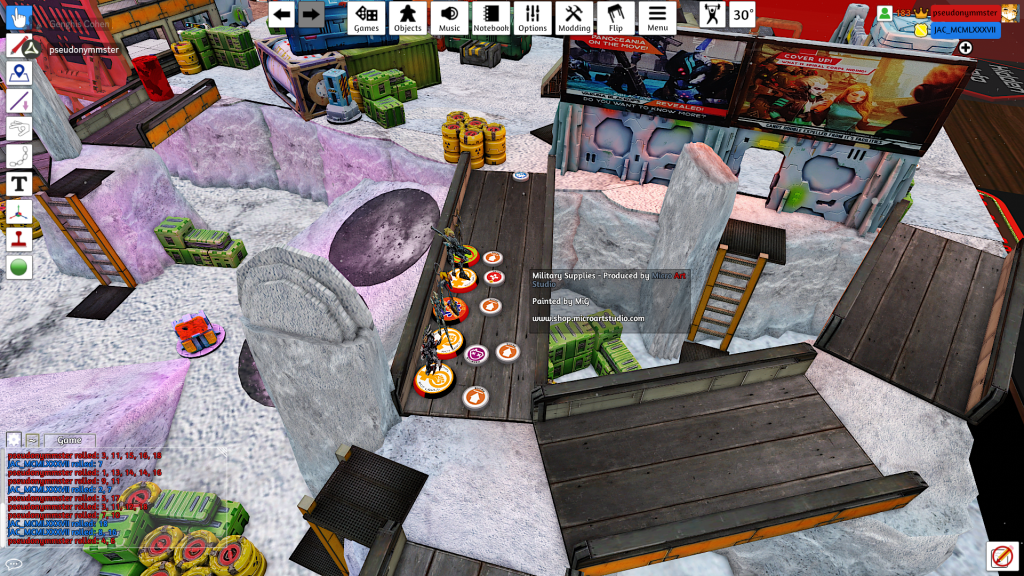This screenshot has width=1024, height=576.
Task: Switch to the Game chat tab
Action: (x=69, y=440)
